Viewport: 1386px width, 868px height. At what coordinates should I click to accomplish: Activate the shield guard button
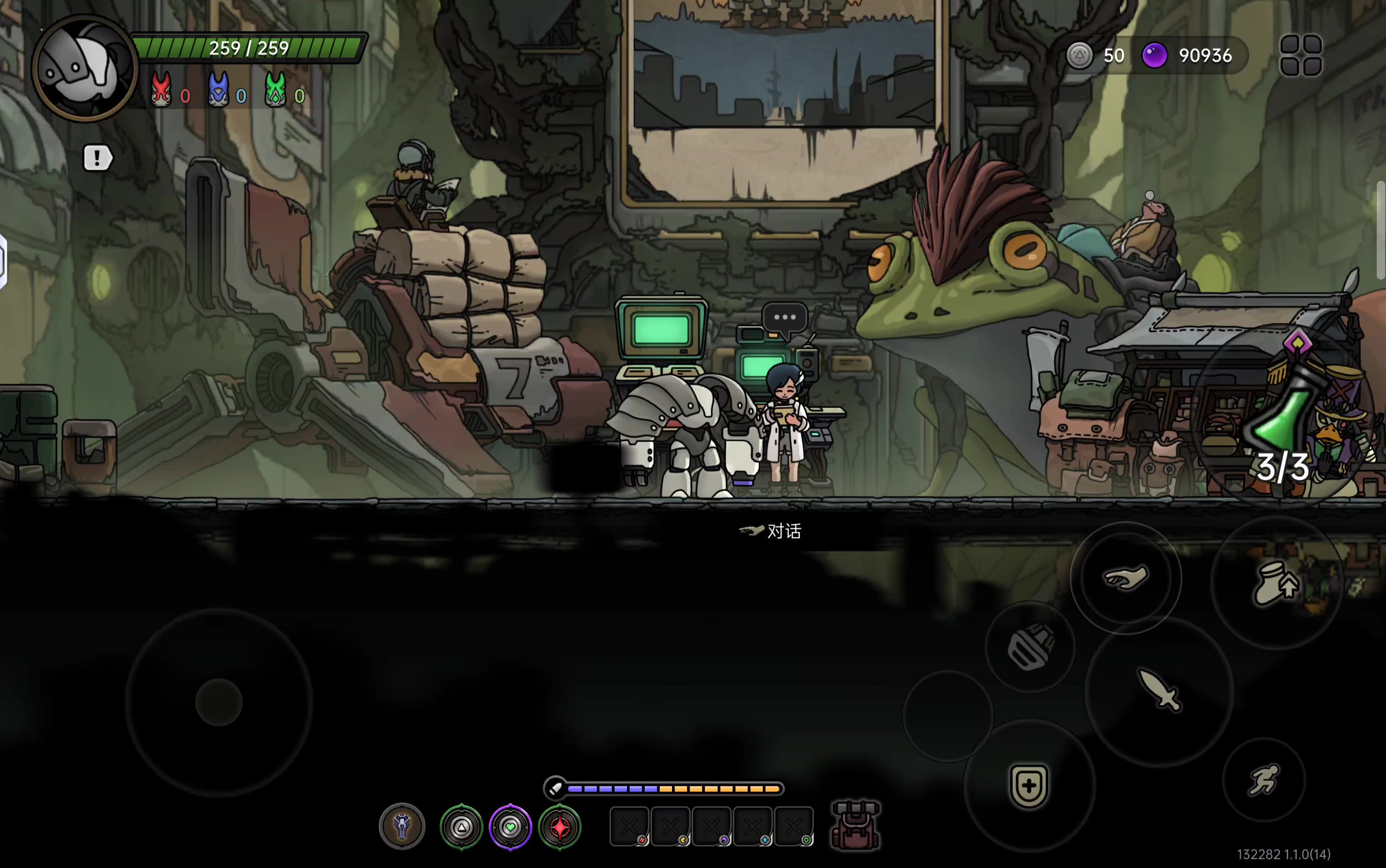1029,785
